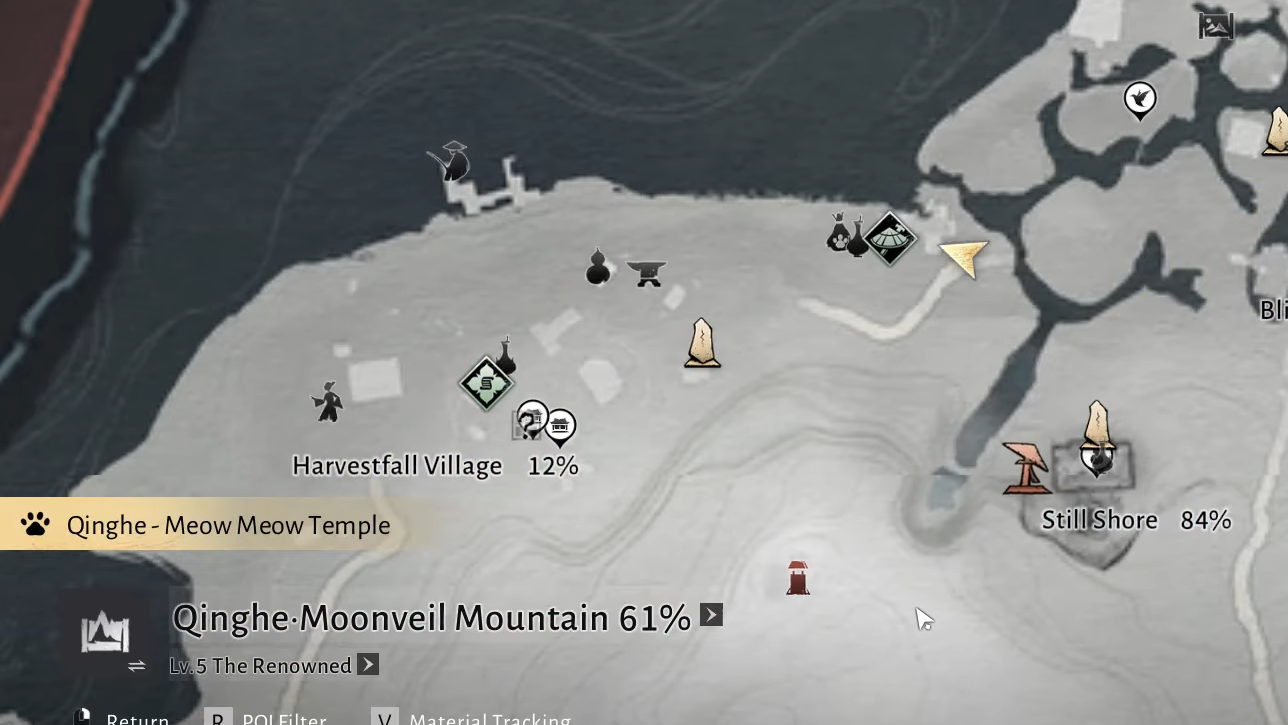Select the gourd marker beside the anvil
This screenshot has height=725, width=1288.
tap(597, 267)
